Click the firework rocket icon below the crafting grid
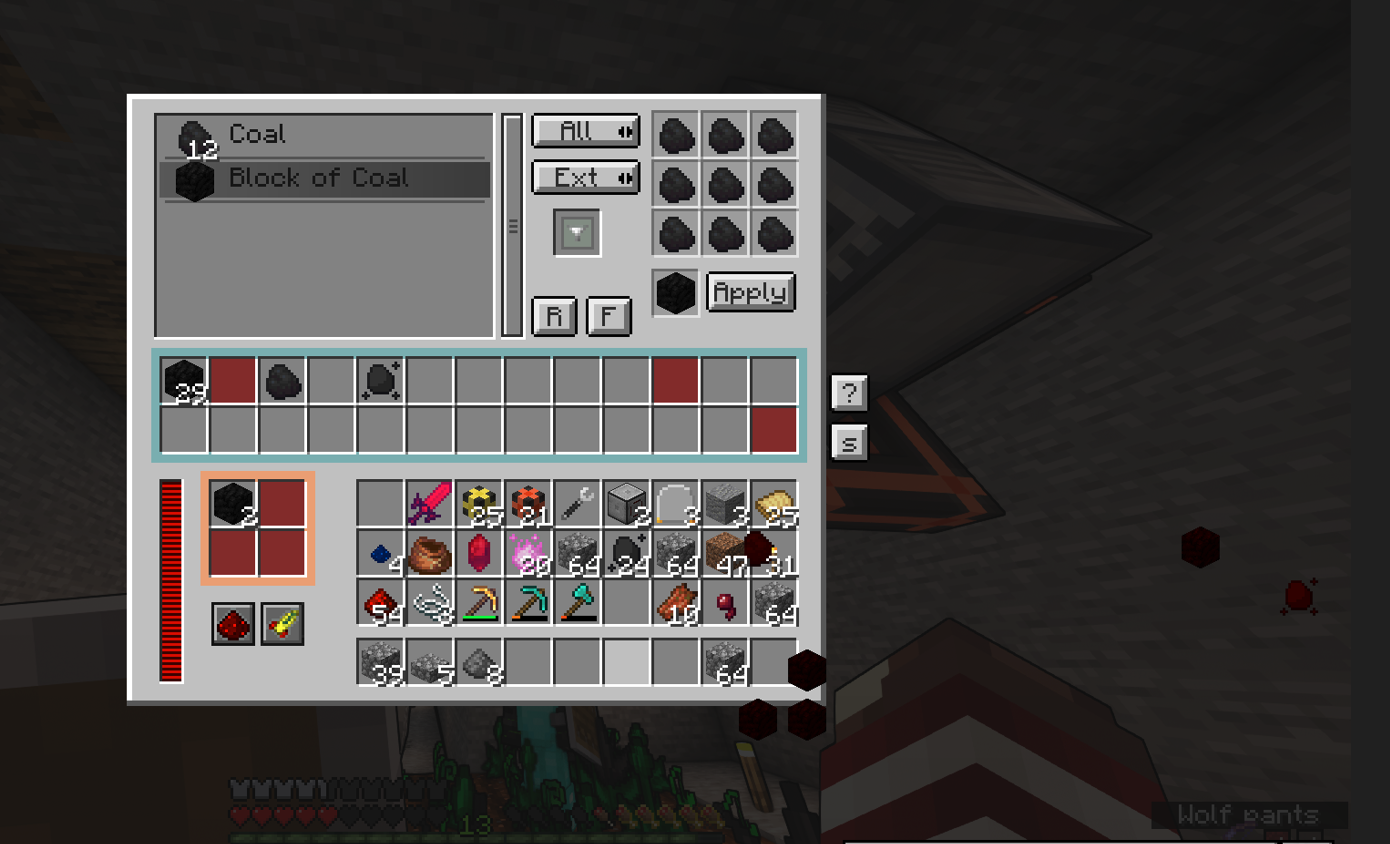Image resolution: width=1390 pixels, height=844 pixels. [x=281, y=622]
